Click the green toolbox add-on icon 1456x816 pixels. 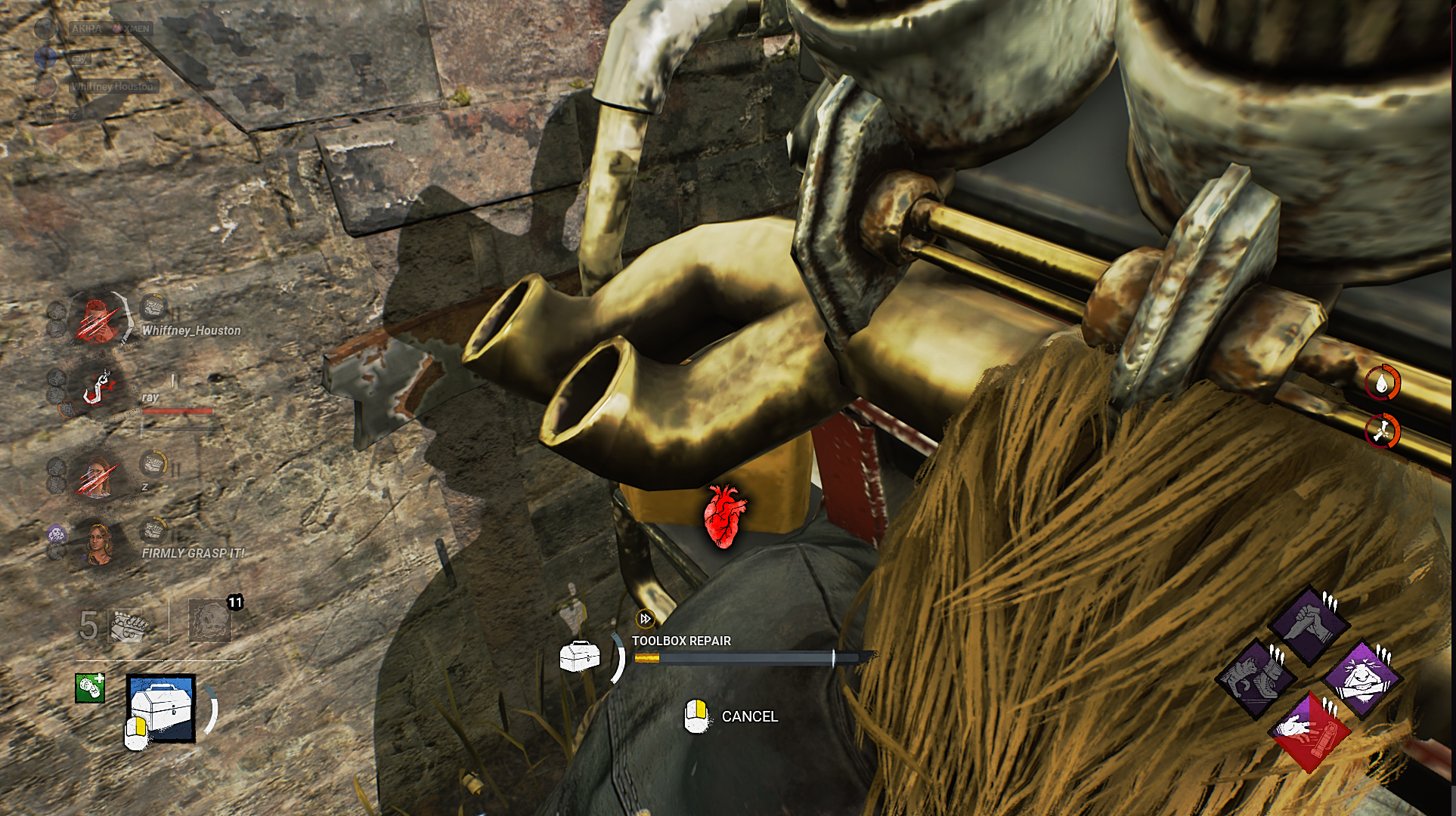tap(90, 688)
